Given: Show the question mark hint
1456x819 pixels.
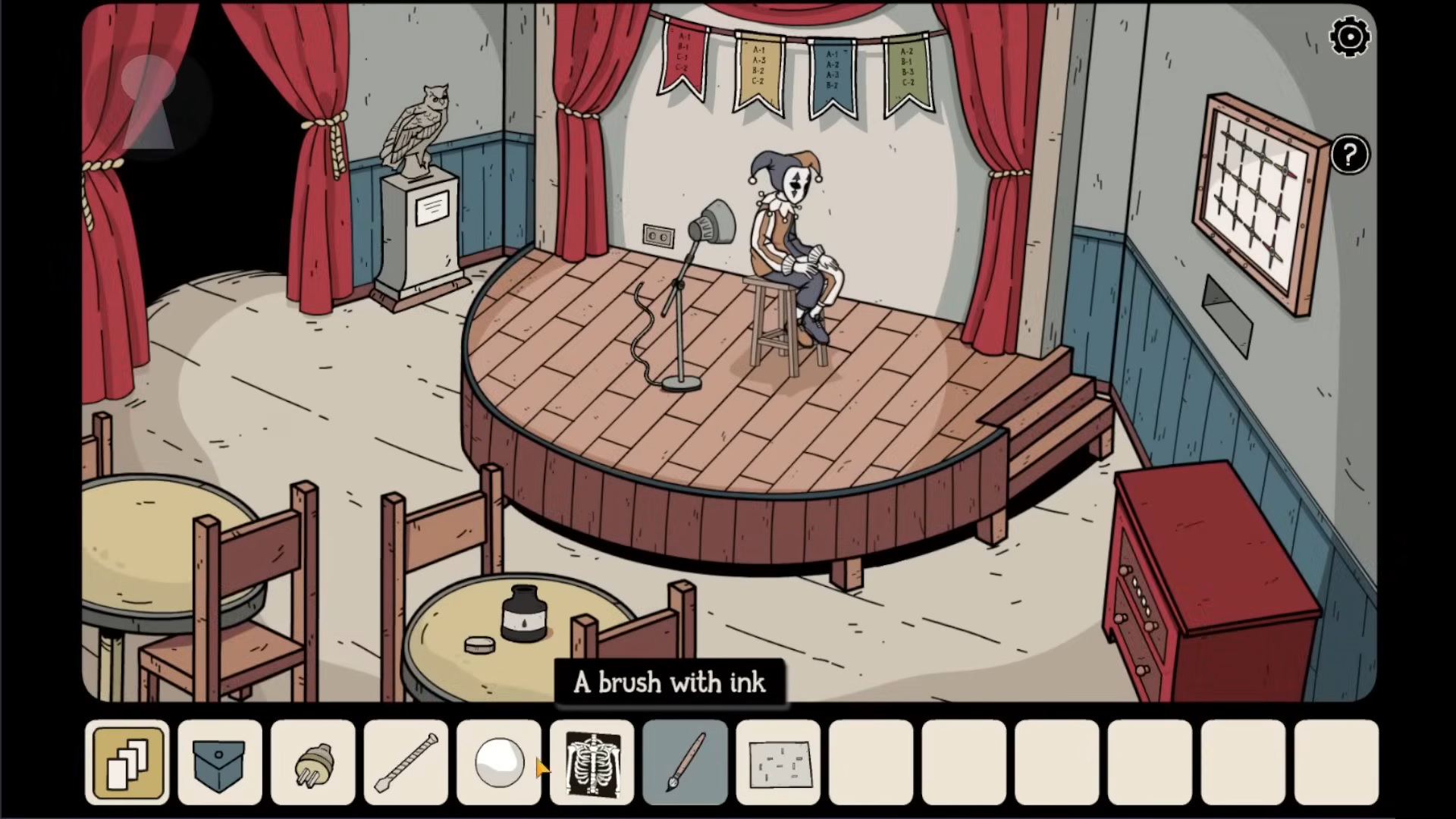Looking at the screenshot, I should pyautogui.click(x=1349, y=155).
